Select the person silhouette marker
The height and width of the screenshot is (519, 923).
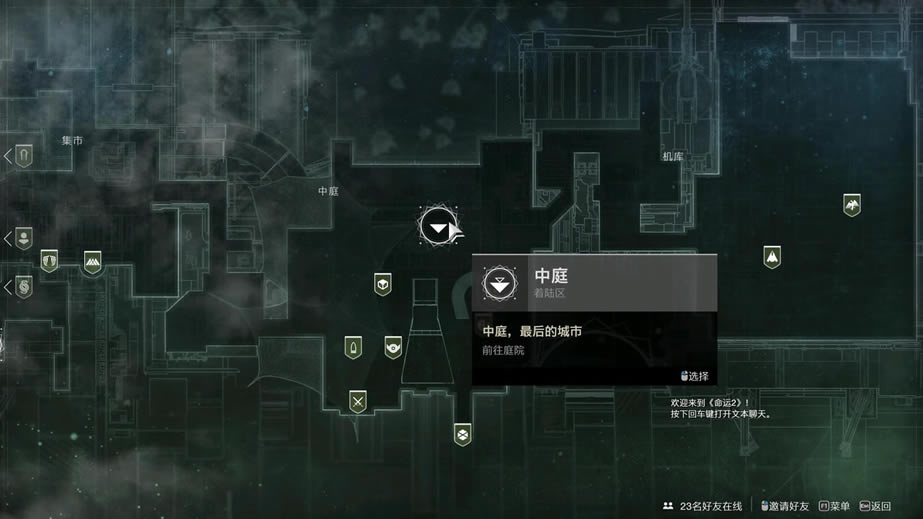tap(24, 238)
